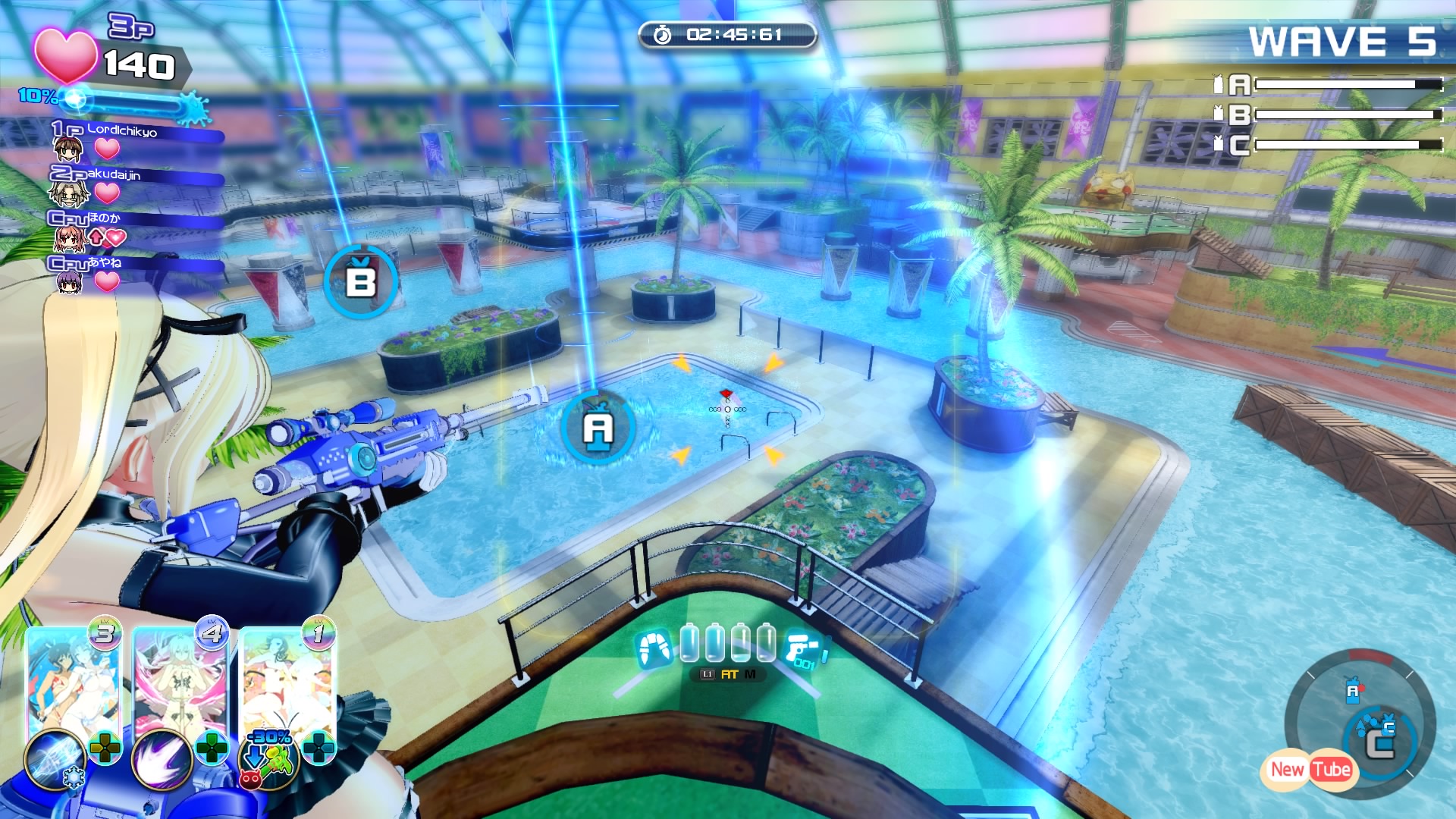Trigger the purple slash skill icon
Image resolution: width=1456 pixels, height=819 pixels.
point(161,760)
